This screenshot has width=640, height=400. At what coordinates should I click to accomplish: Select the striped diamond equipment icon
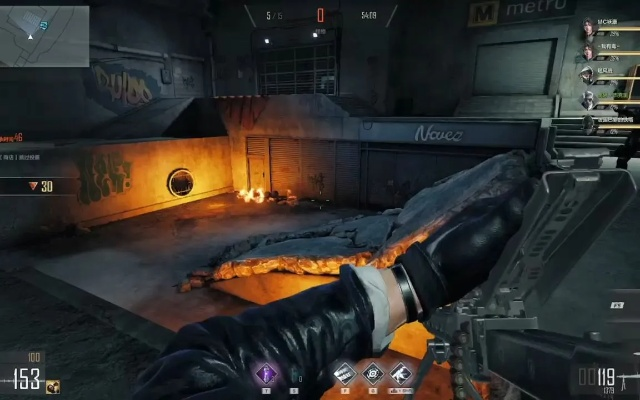[x=345, y=374]
